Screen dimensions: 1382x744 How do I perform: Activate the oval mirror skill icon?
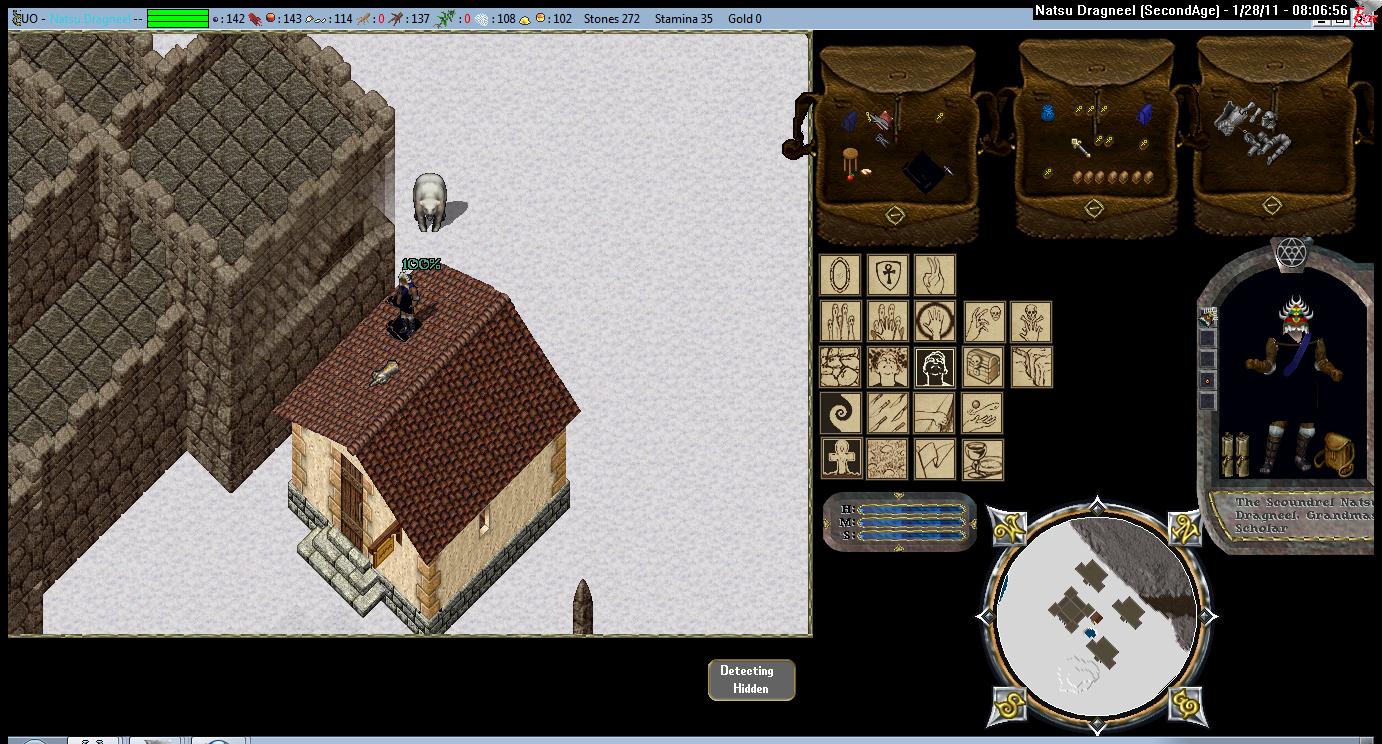(x=839, y=275)
